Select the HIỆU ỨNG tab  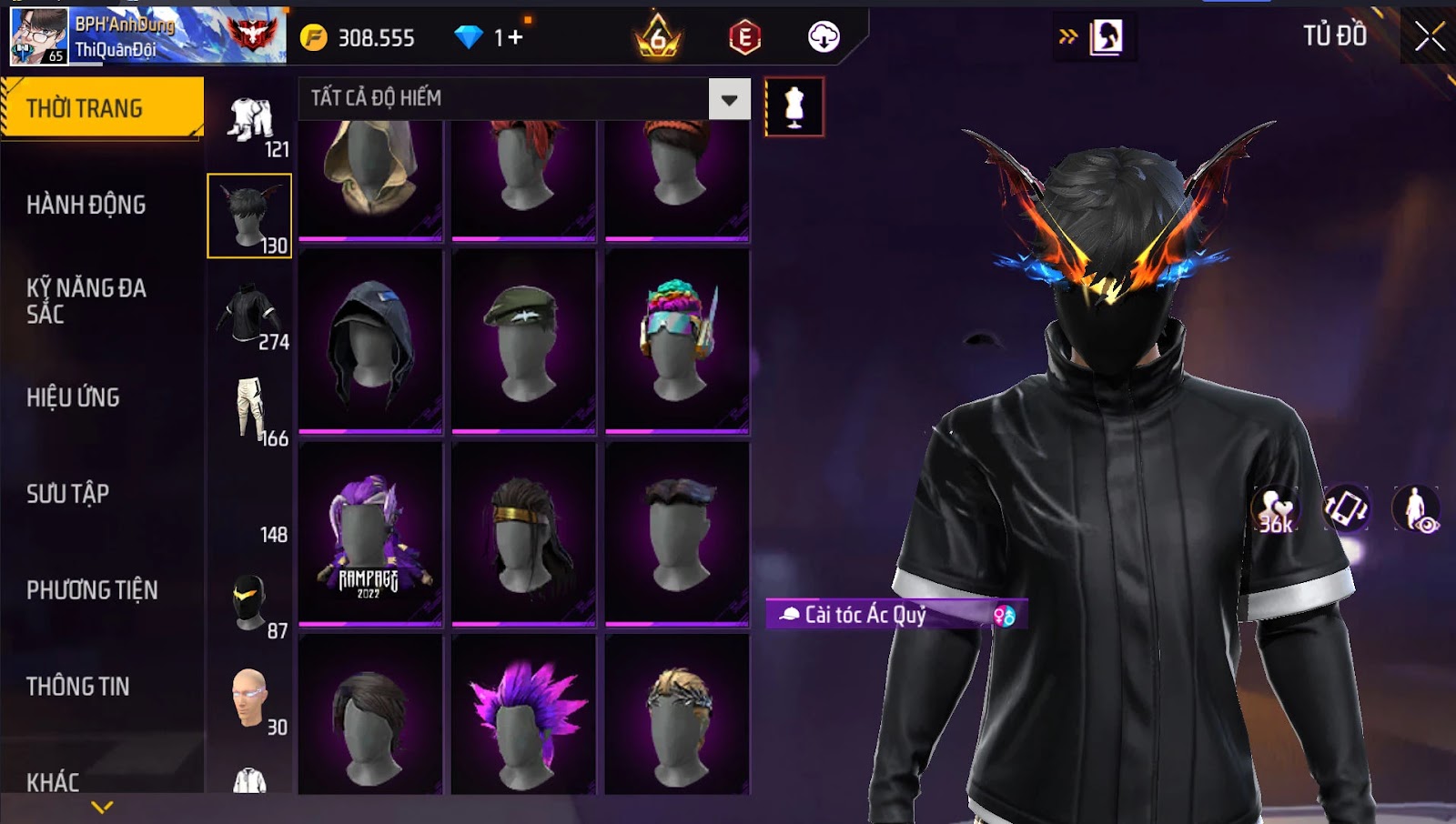74,397
